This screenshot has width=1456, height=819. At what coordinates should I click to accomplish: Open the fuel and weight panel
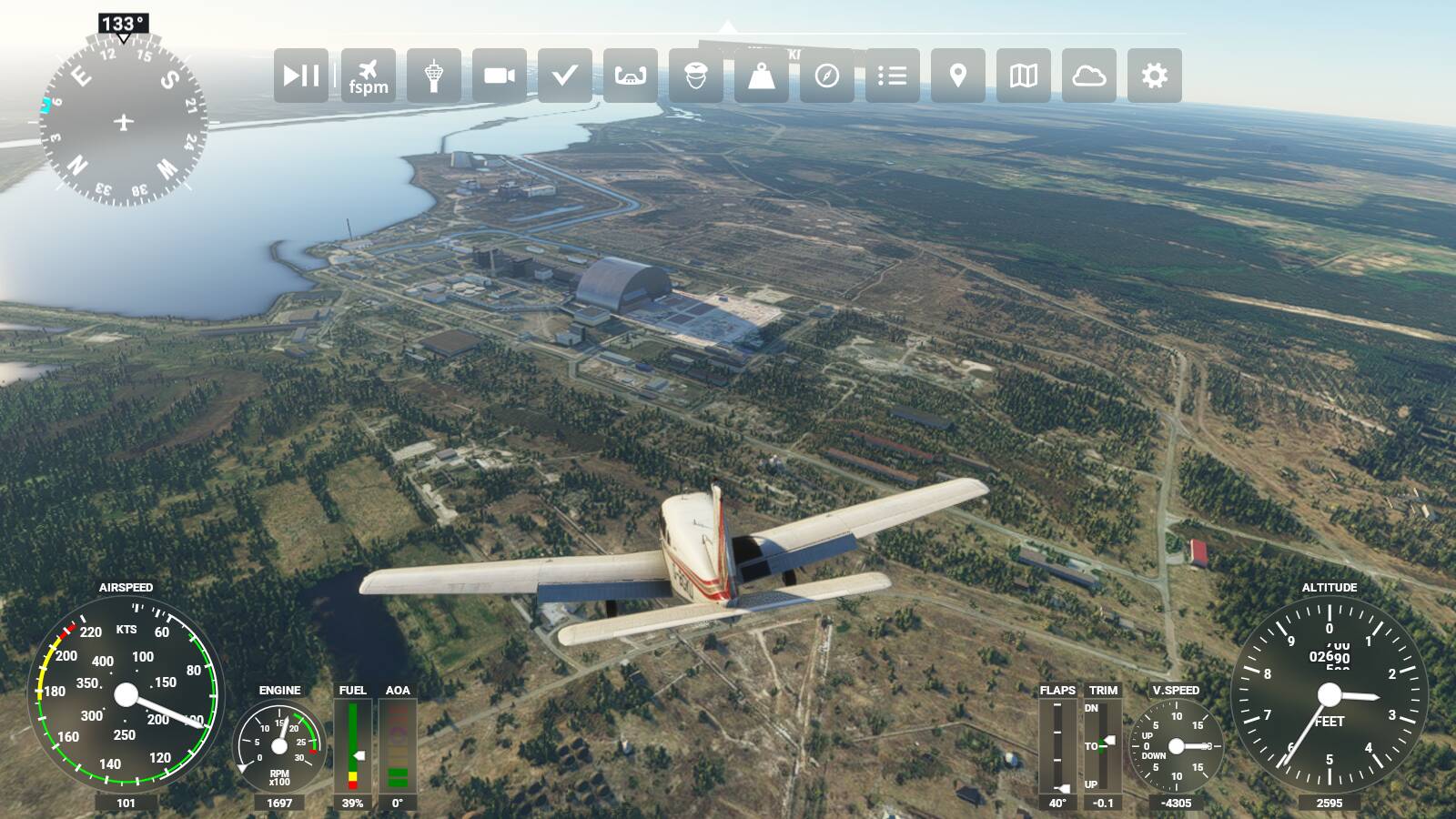762,76
